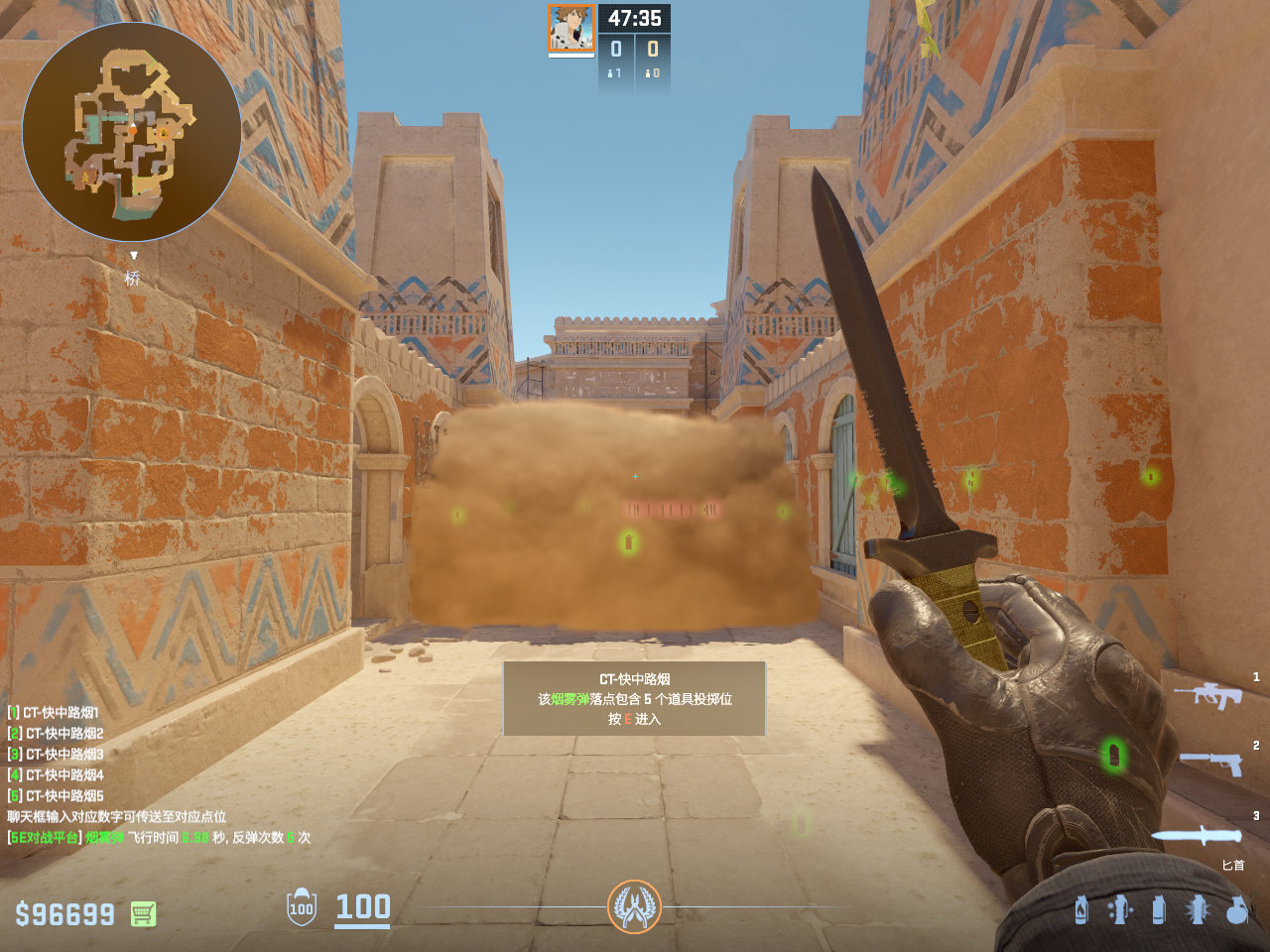
Task: Click the armor helmet icon showing 100
Action: tap(302, 907)
